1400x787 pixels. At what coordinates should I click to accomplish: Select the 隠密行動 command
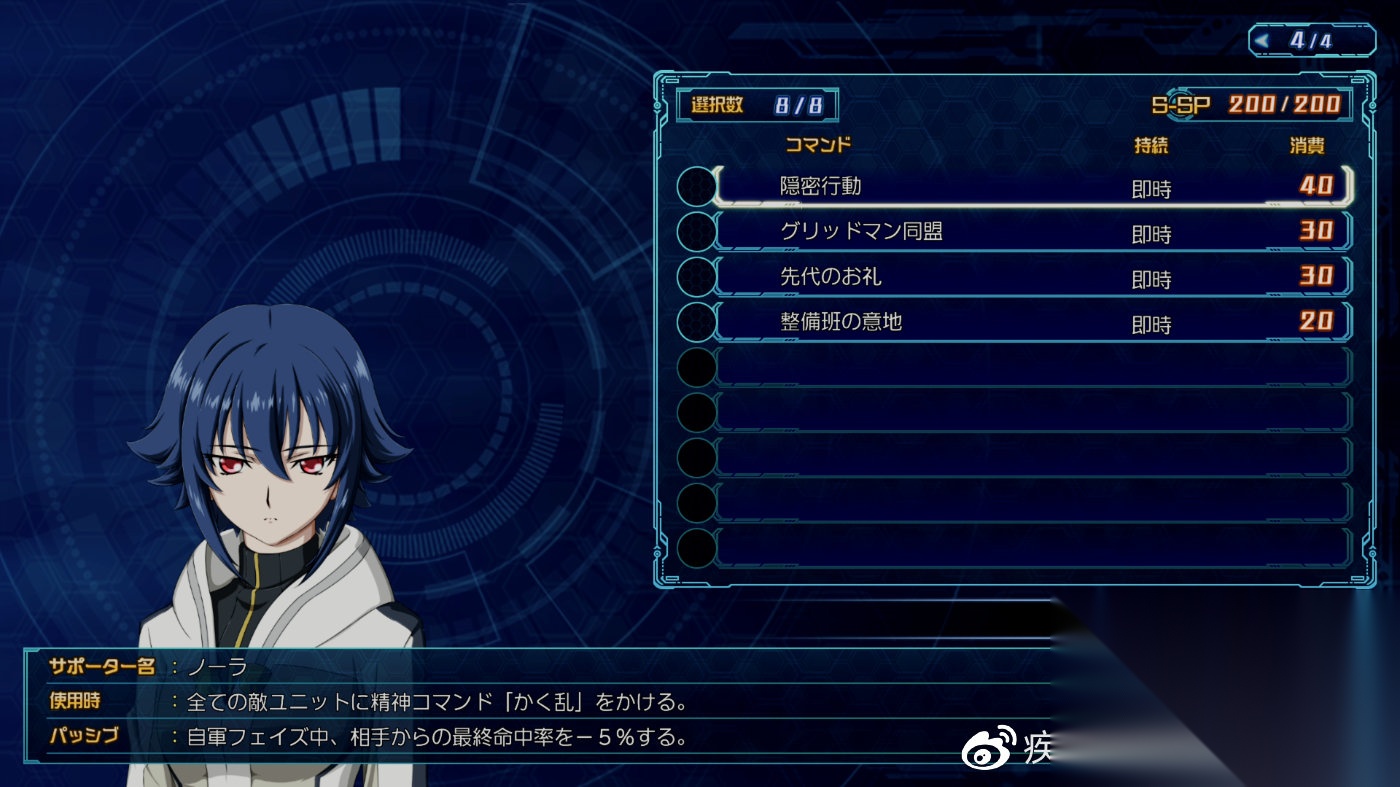tap(1030, 186)
